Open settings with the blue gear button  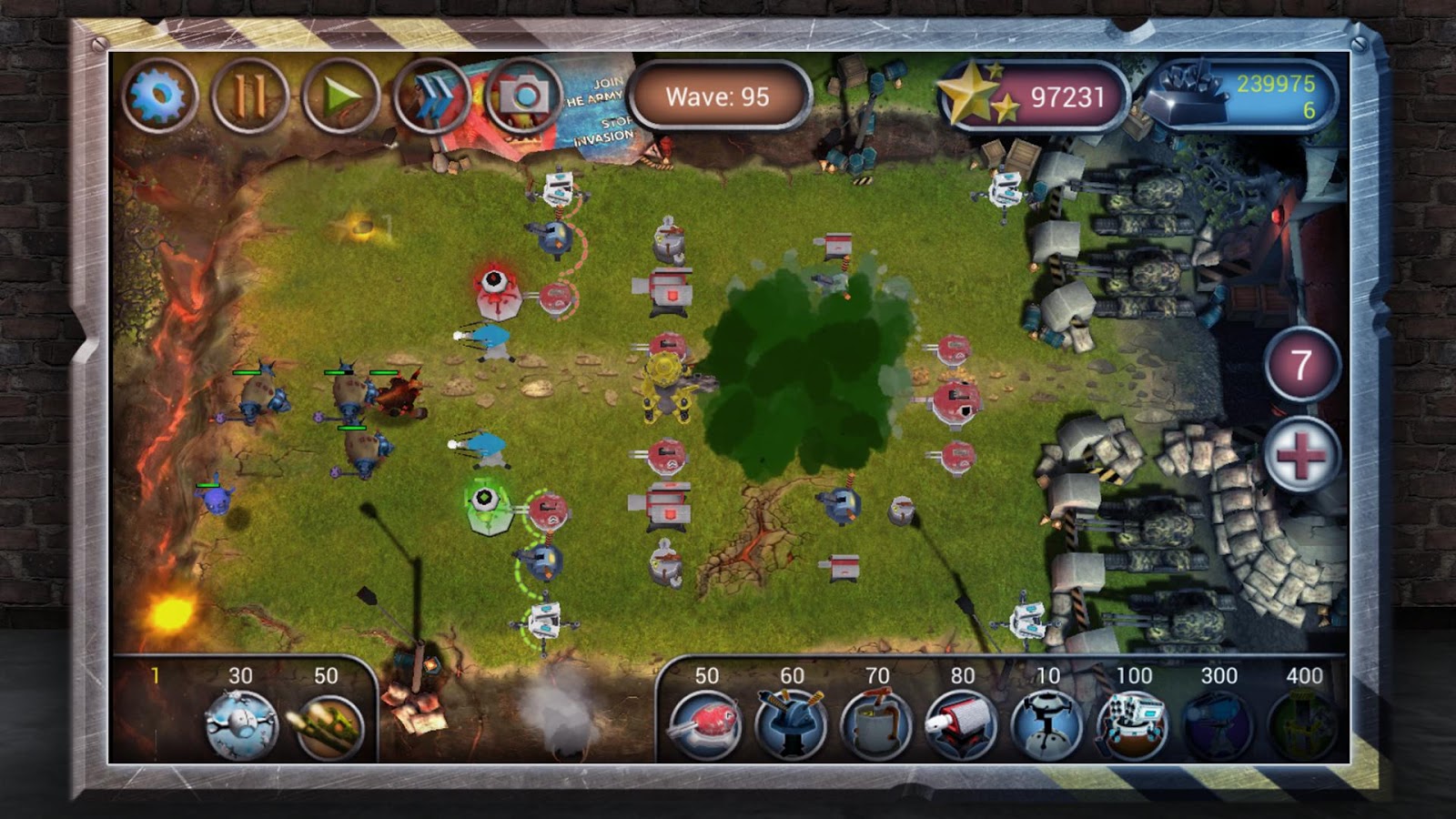tap(159, 96)
